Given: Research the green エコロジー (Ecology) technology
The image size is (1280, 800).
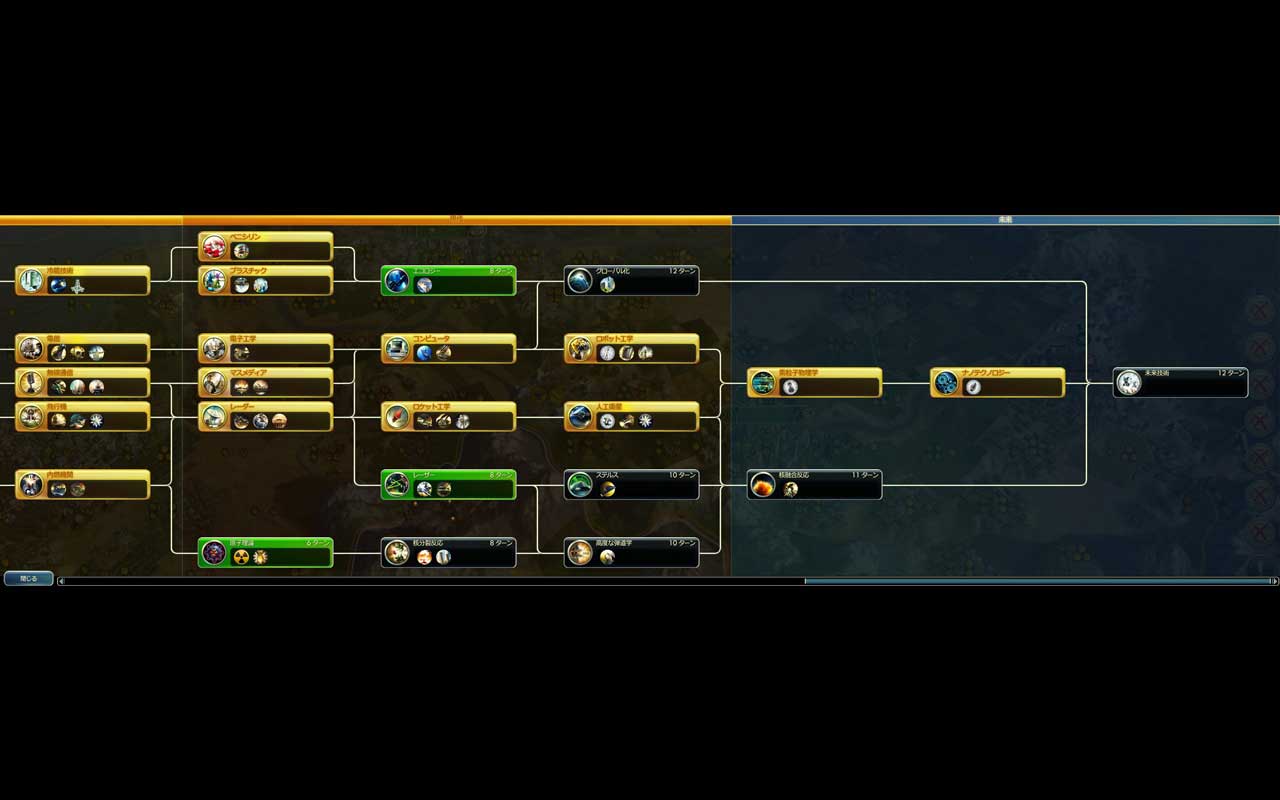Looking at the screenshot, I should [x=449, y=281].
